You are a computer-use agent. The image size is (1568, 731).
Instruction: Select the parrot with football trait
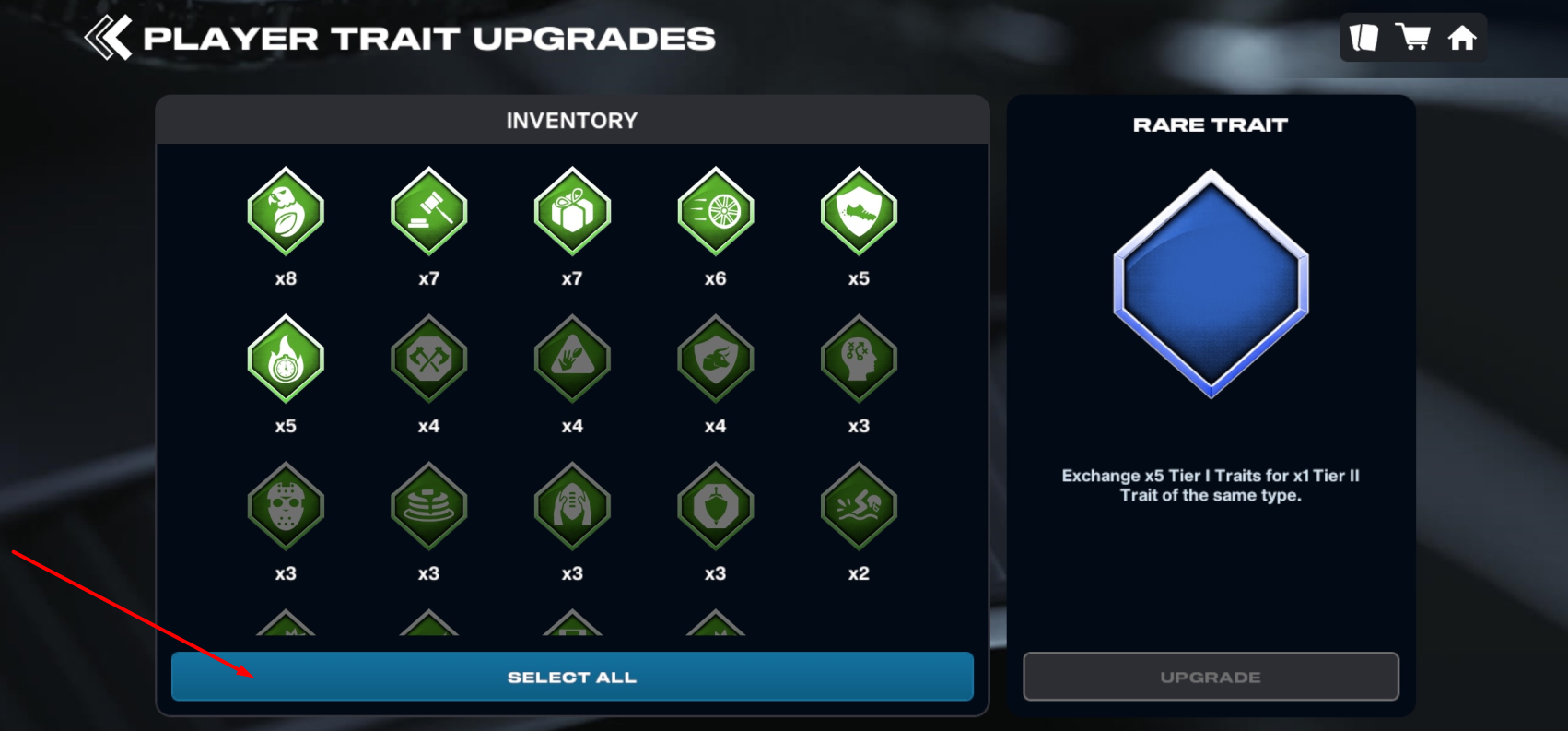[x=286, y=211]
